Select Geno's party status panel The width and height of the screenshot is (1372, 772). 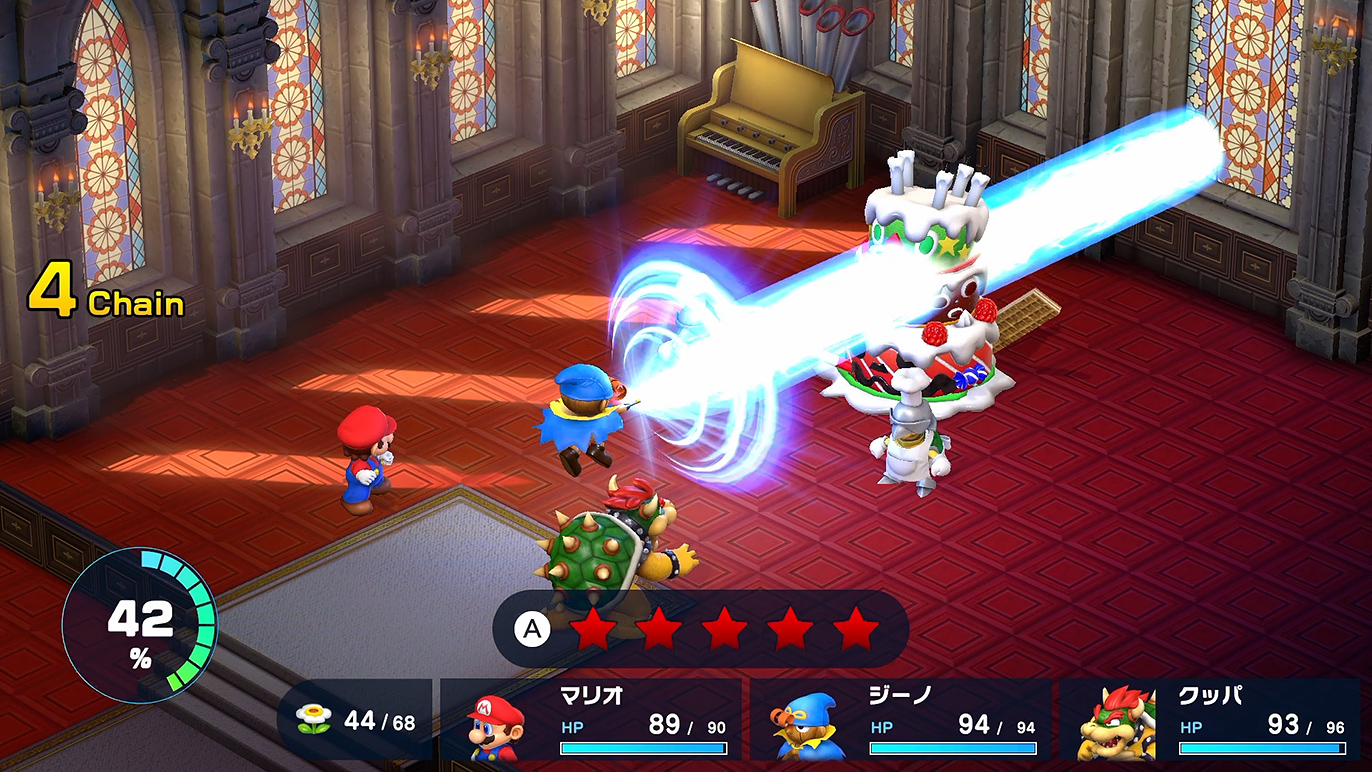tap(900, 720)
